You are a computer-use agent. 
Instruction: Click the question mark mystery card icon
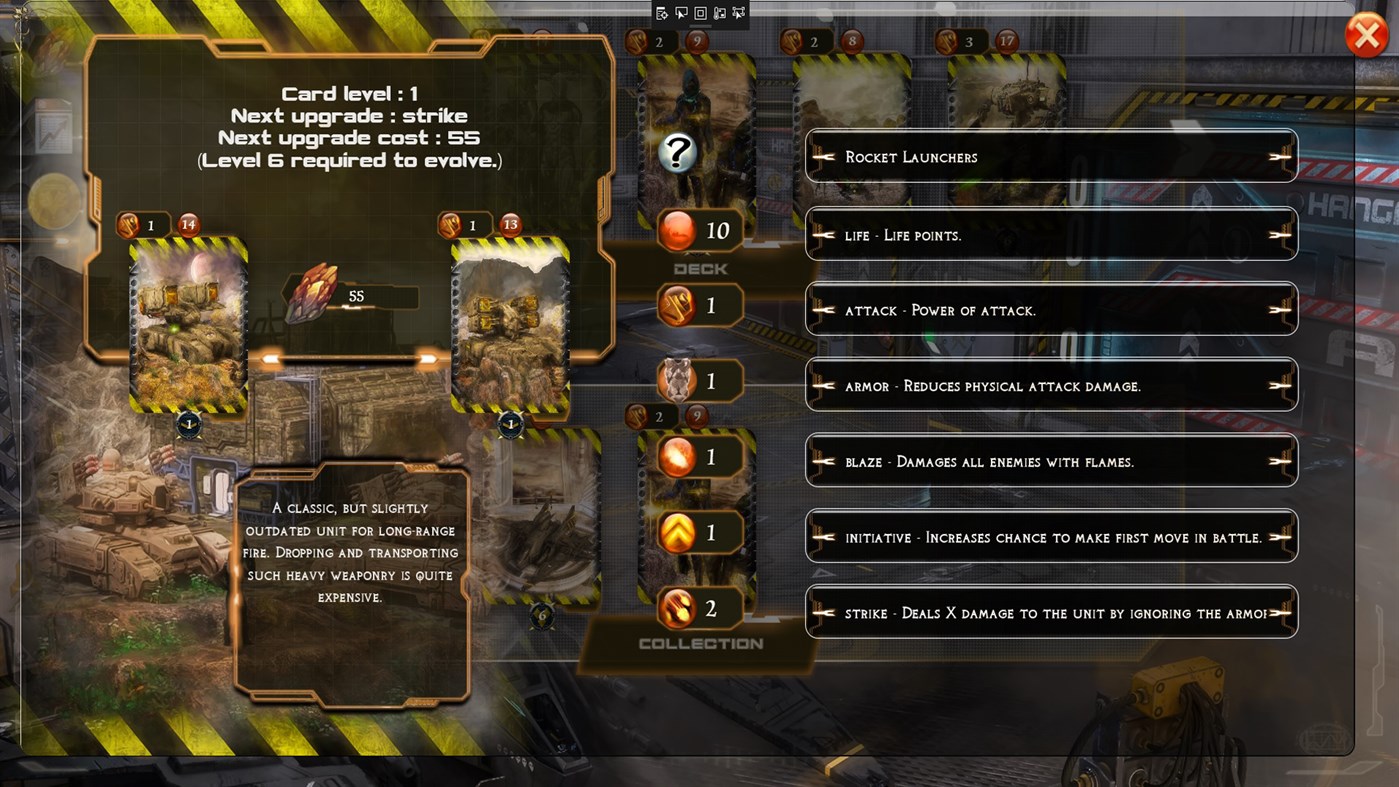pos(679,153)
